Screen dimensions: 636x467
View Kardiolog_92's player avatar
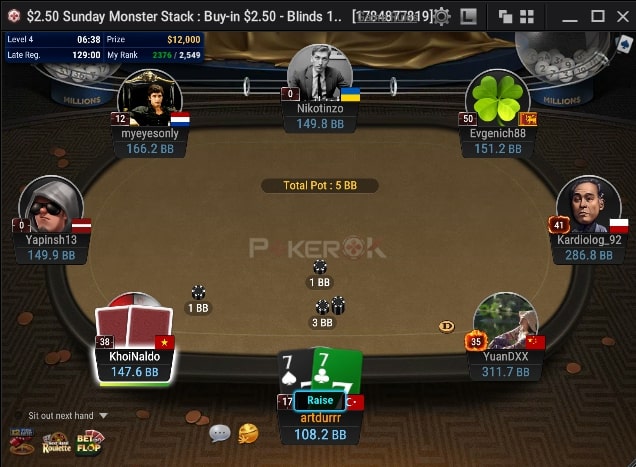[x=587, y=206]
